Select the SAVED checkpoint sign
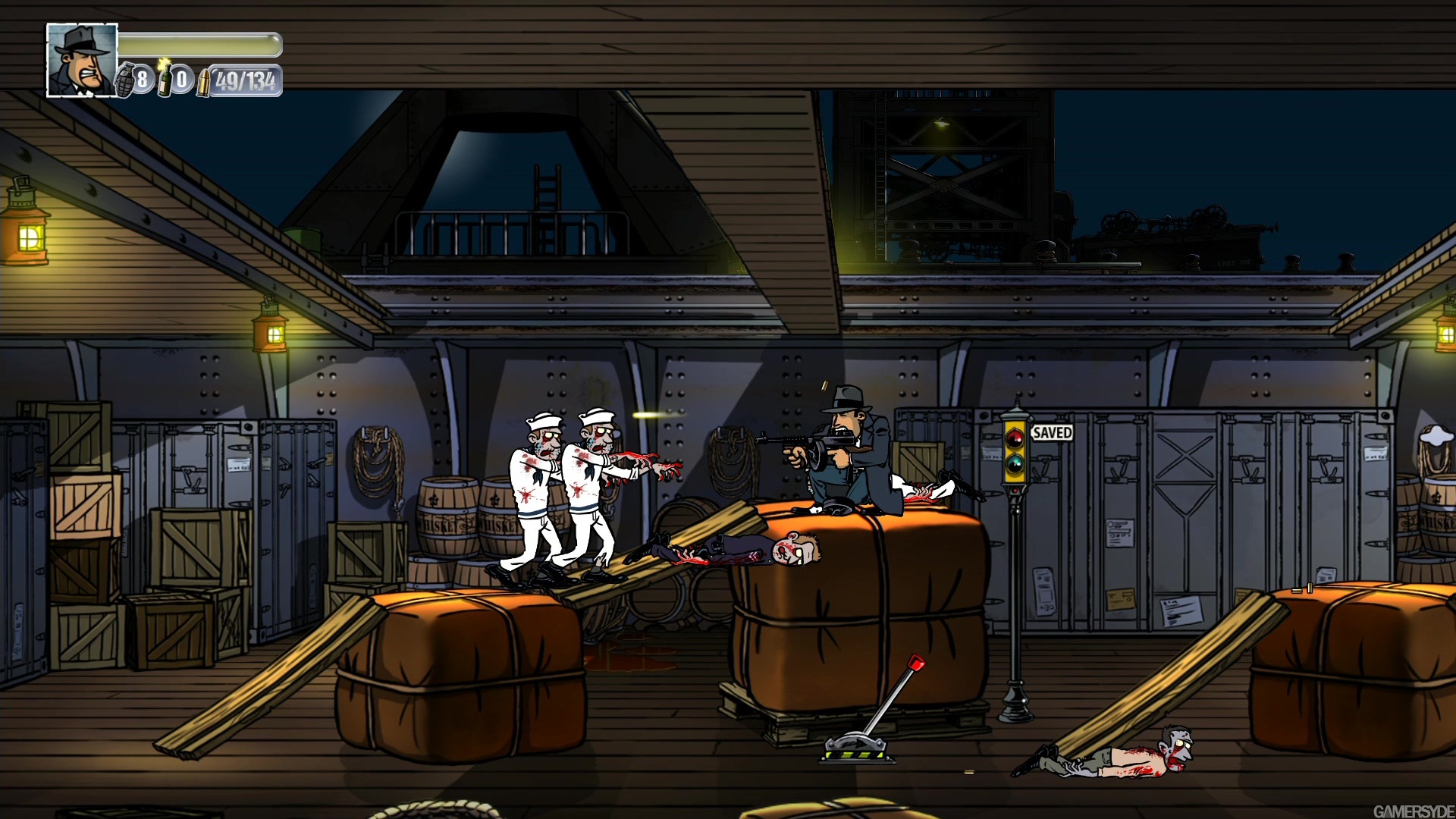1456x819 pixels. (1053, 432)
